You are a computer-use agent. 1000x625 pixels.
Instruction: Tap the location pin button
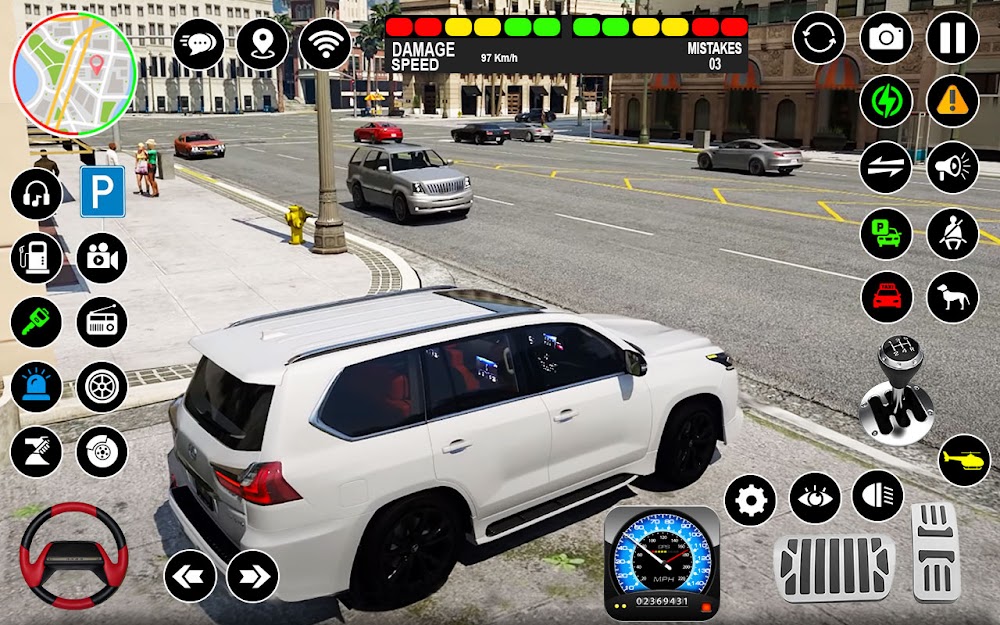(262, 44)
